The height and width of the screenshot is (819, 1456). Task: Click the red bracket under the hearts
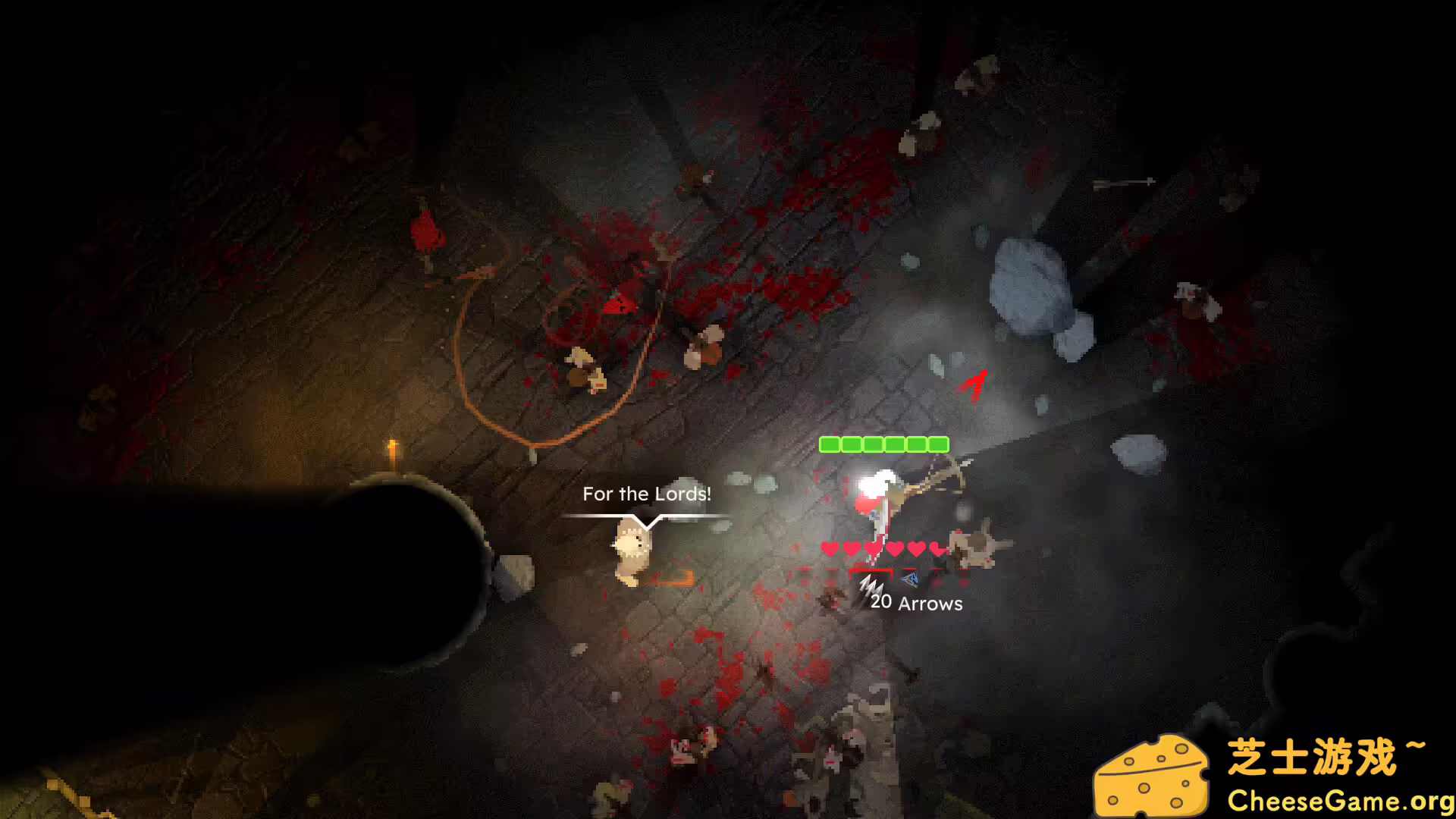point(871,570)
